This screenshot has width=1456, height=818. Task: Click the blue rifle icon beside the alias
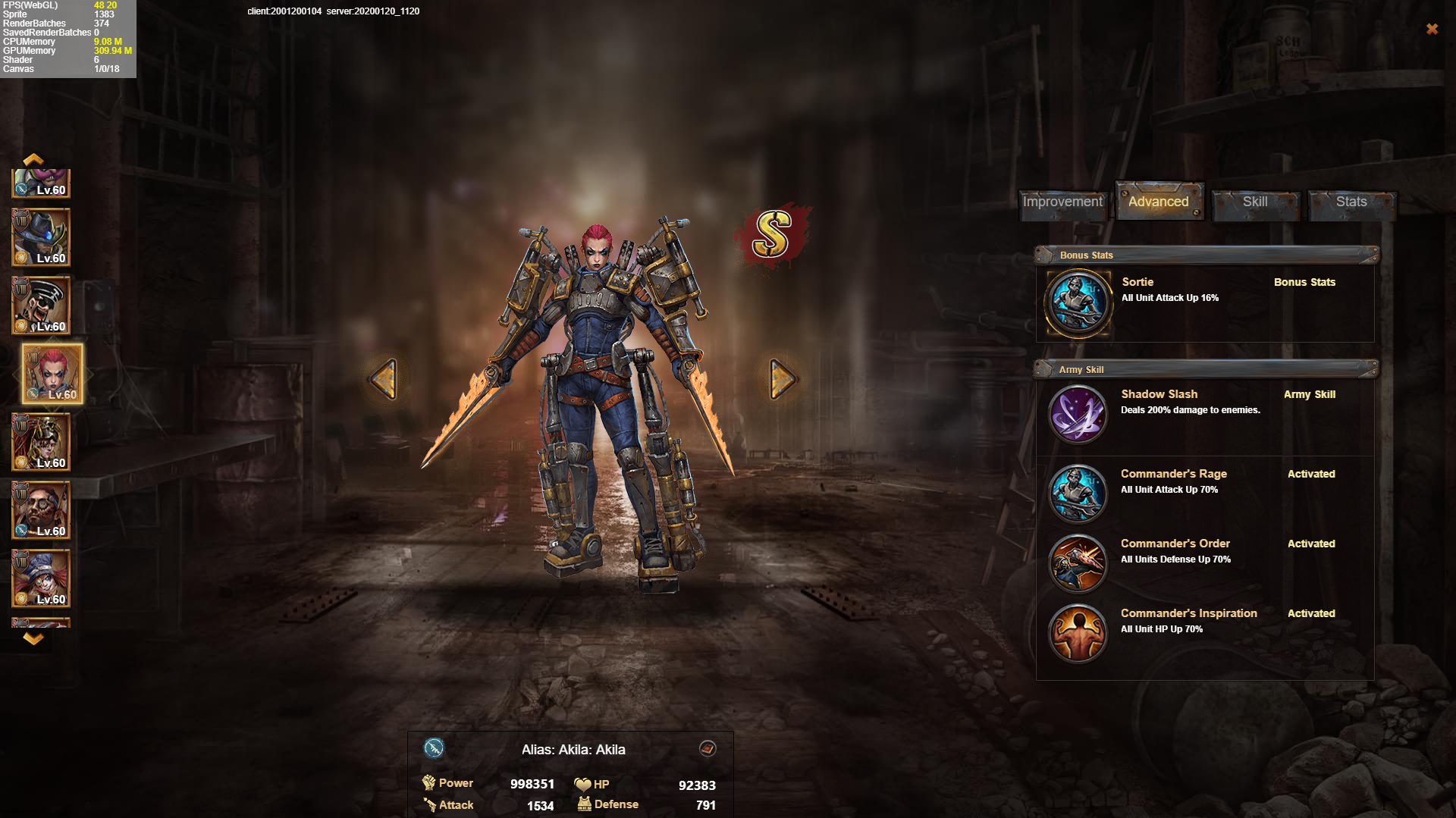434,748
